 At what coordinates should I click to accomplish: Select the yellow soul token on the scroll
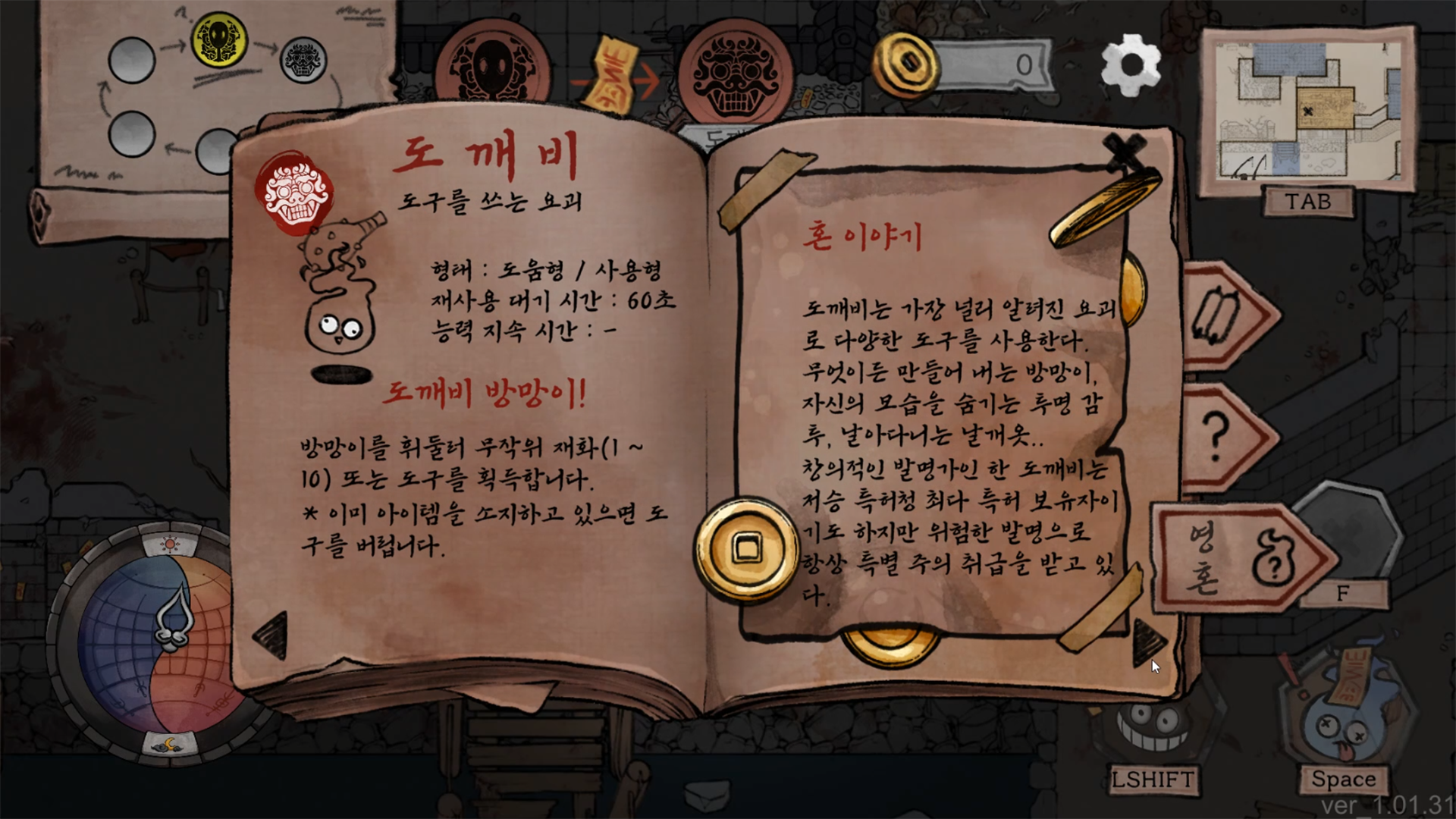click(x=219, y=38)
